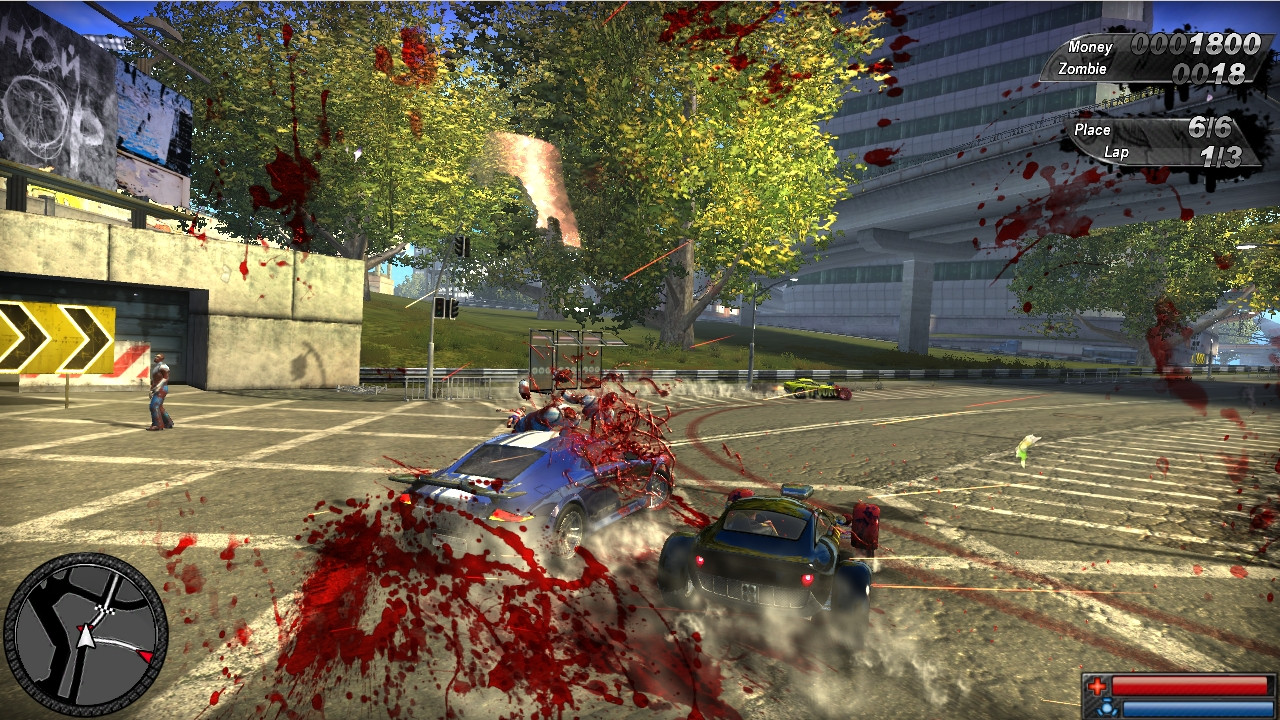Select the red marker on the minimap

[145, 656]
